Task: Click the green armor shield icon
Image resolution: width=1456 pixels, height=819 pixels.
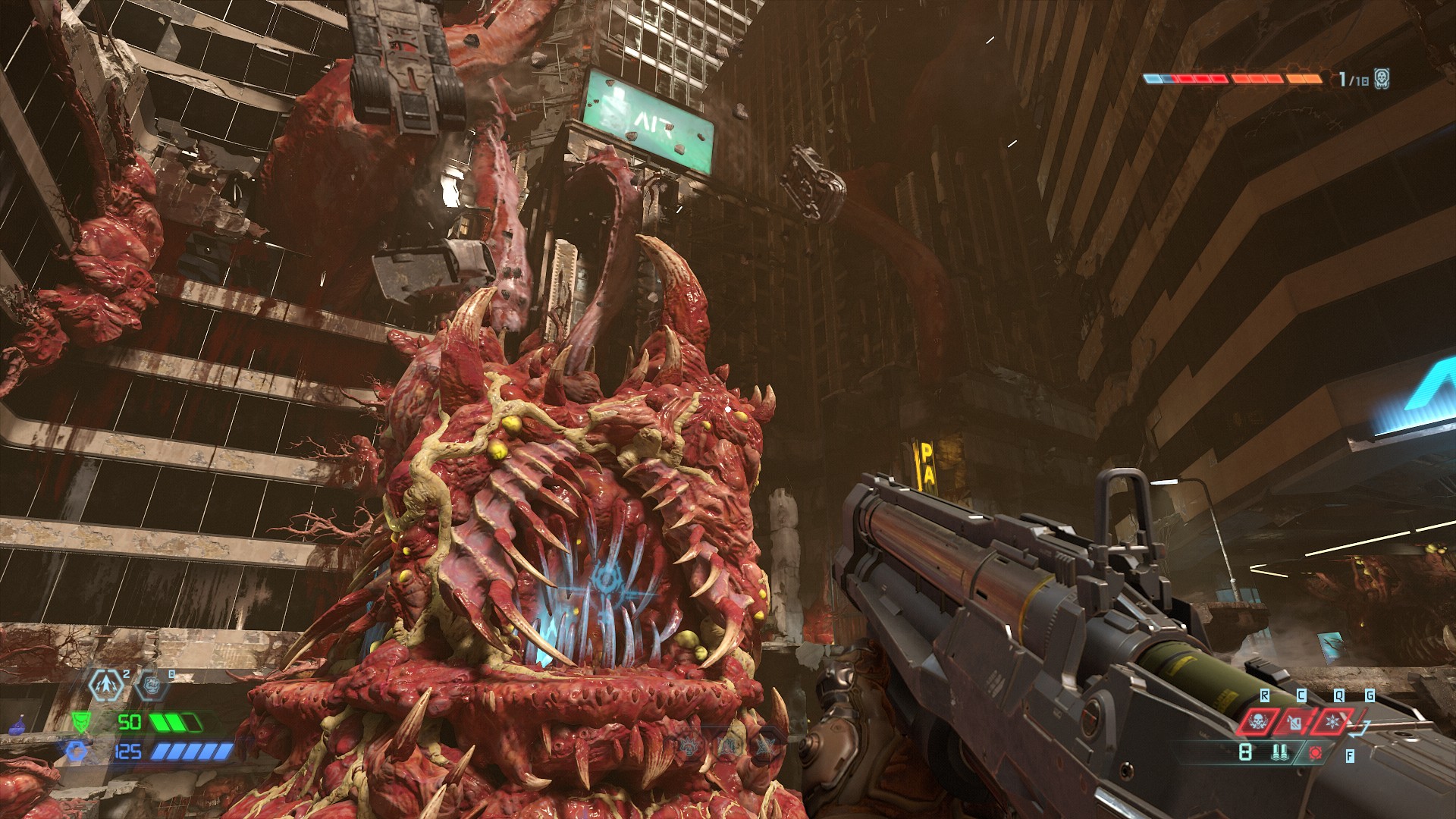Action: tap(80, 721)
